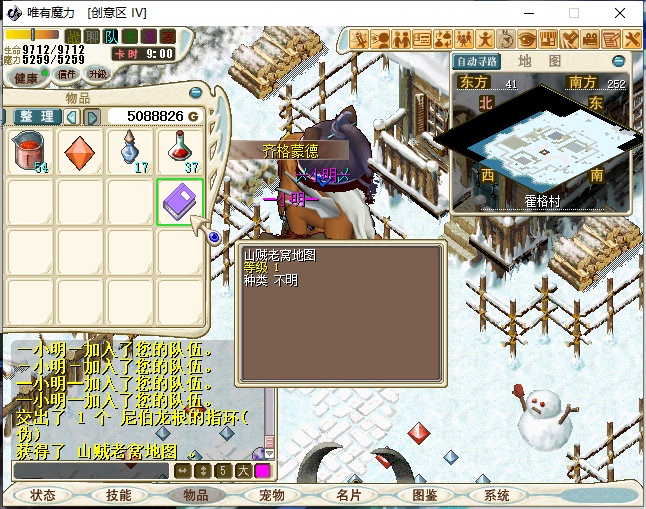Switch to the 技能 skills tab

coord(119,495)
